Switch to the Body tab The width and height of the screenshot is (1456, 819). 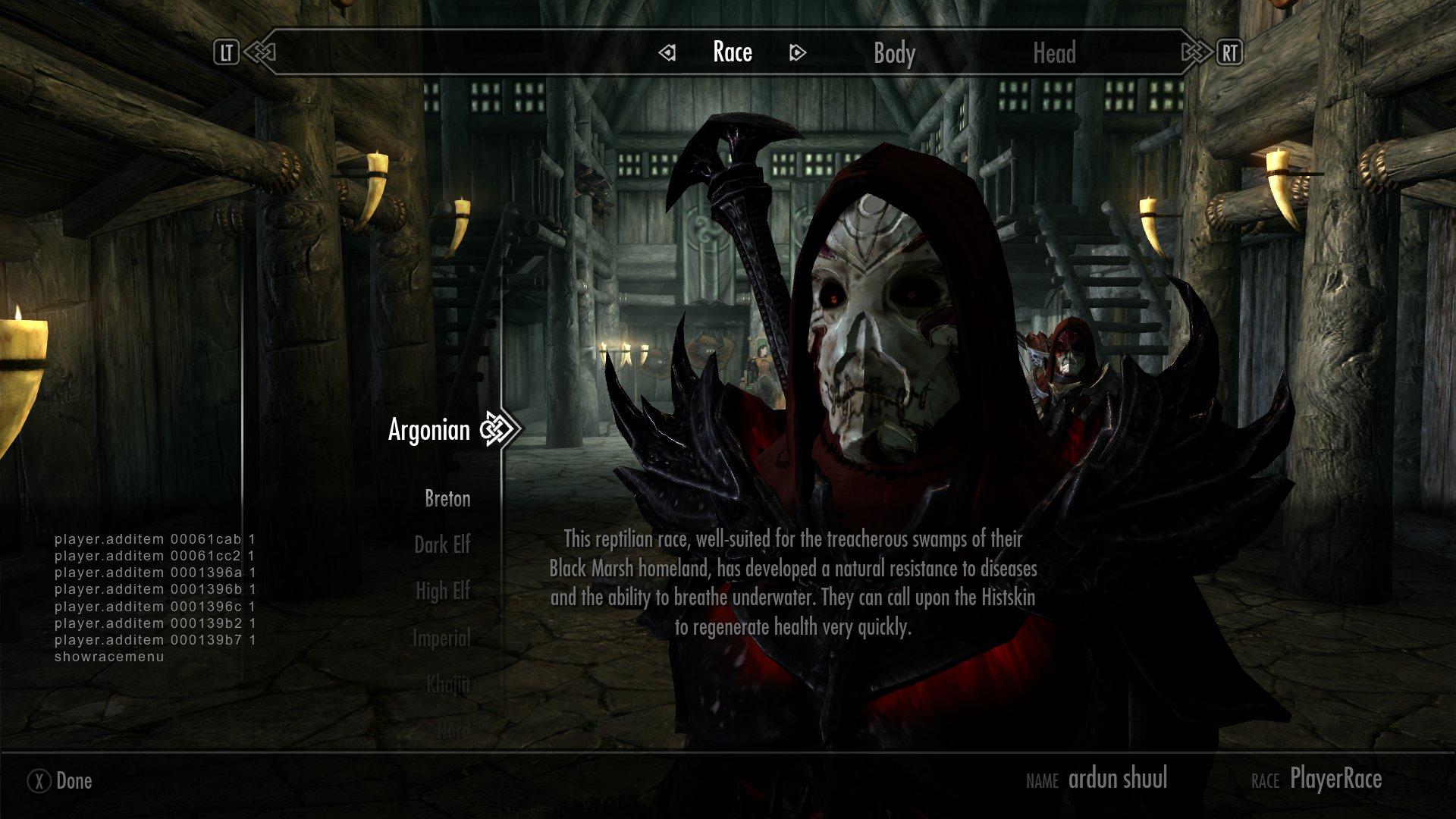pos(894,53)
